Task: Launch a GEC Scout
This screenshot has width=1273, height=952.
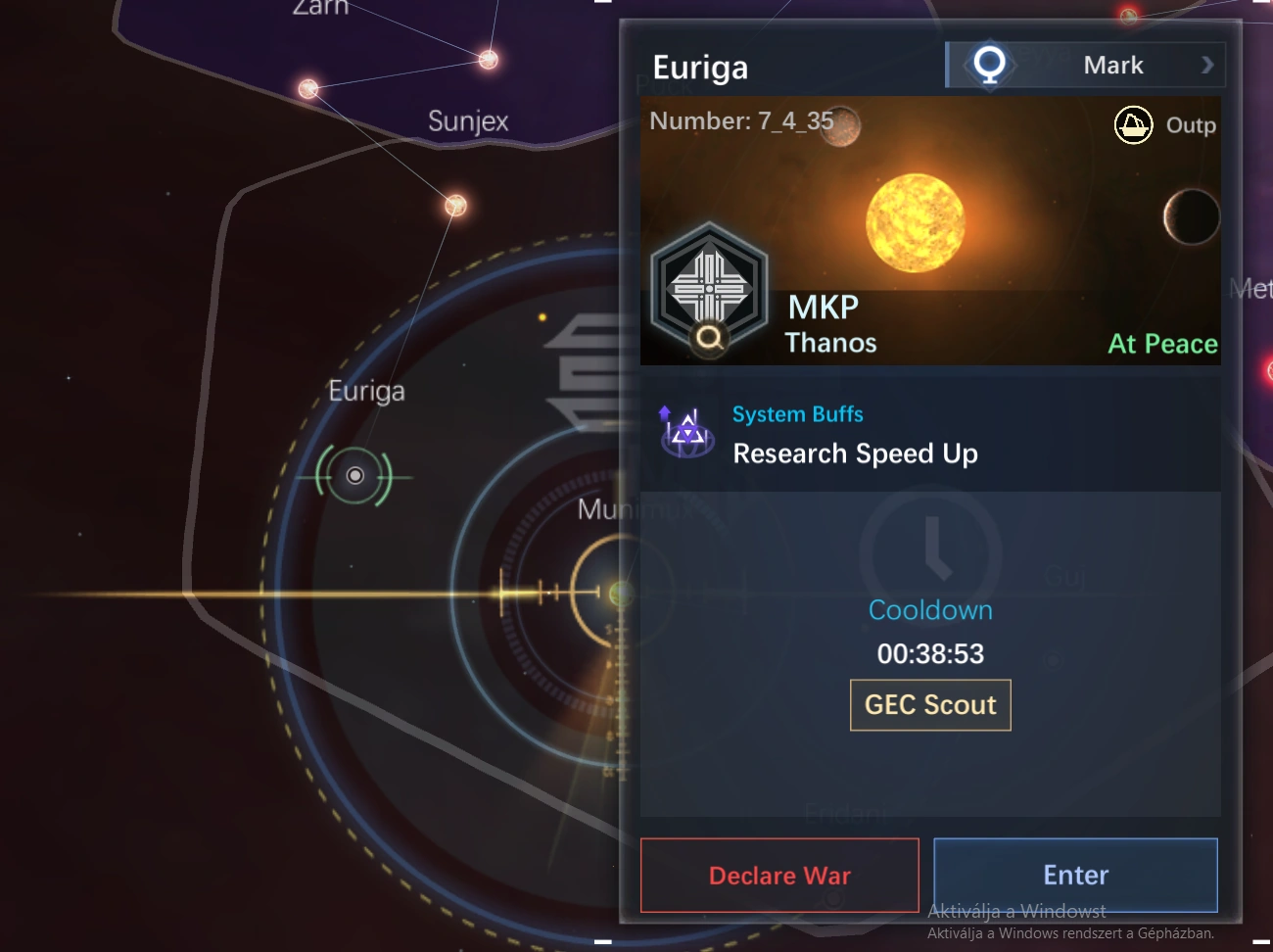Action: 930,705
